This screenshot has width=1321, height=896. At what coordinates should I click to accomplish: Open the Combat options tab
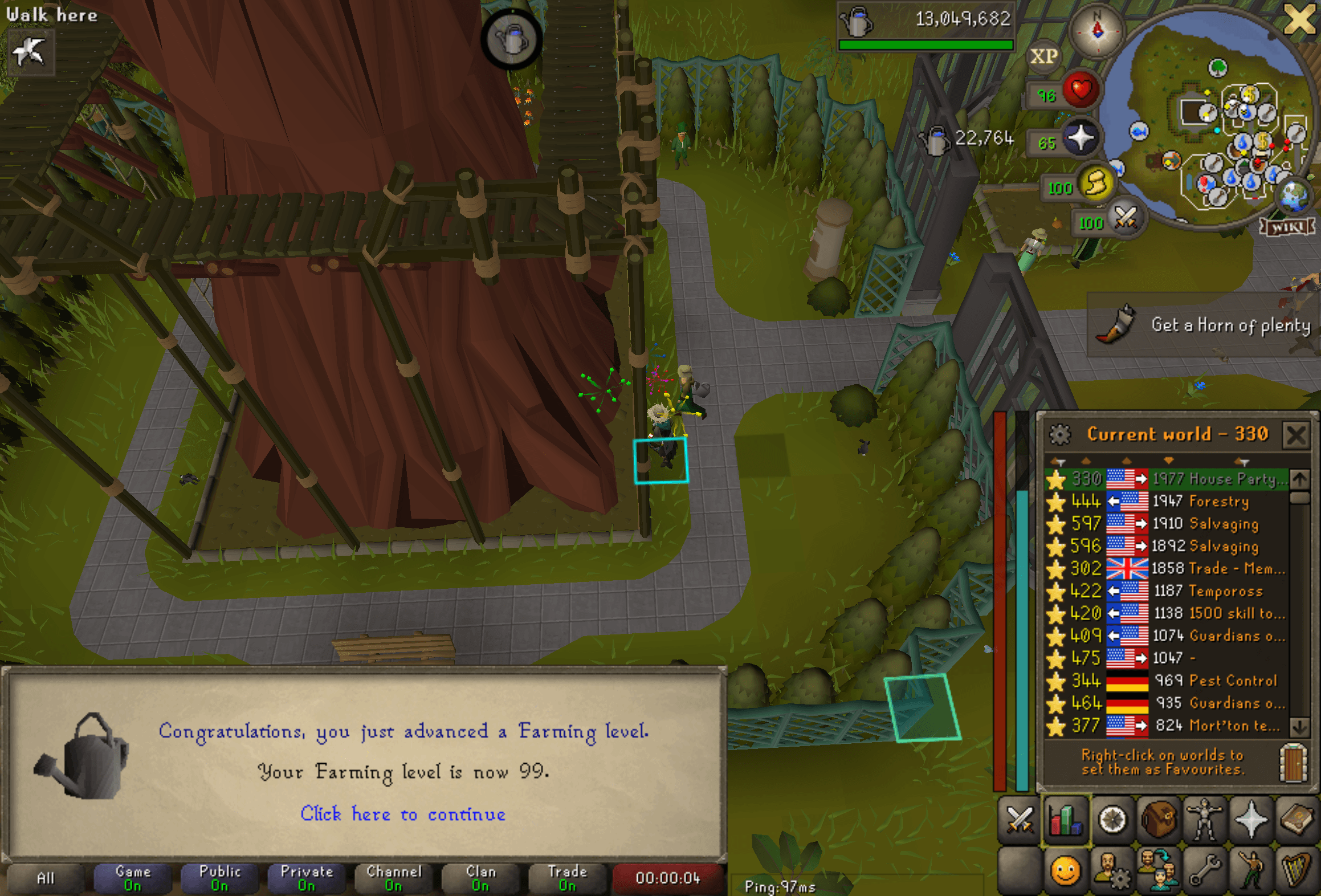point(1019,819)
